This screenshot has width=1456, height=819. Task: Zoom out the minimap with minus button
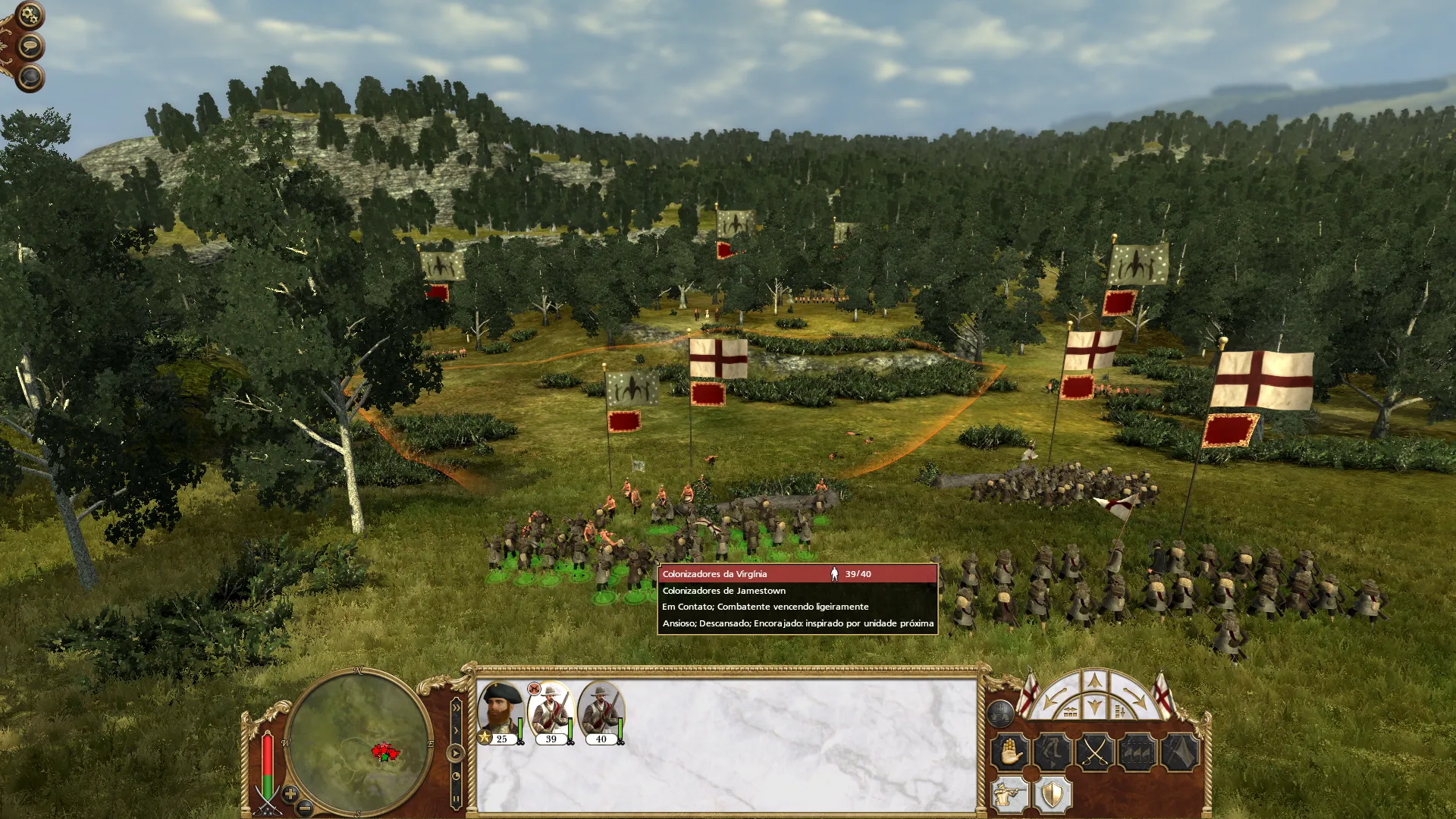tap(305, 808)
